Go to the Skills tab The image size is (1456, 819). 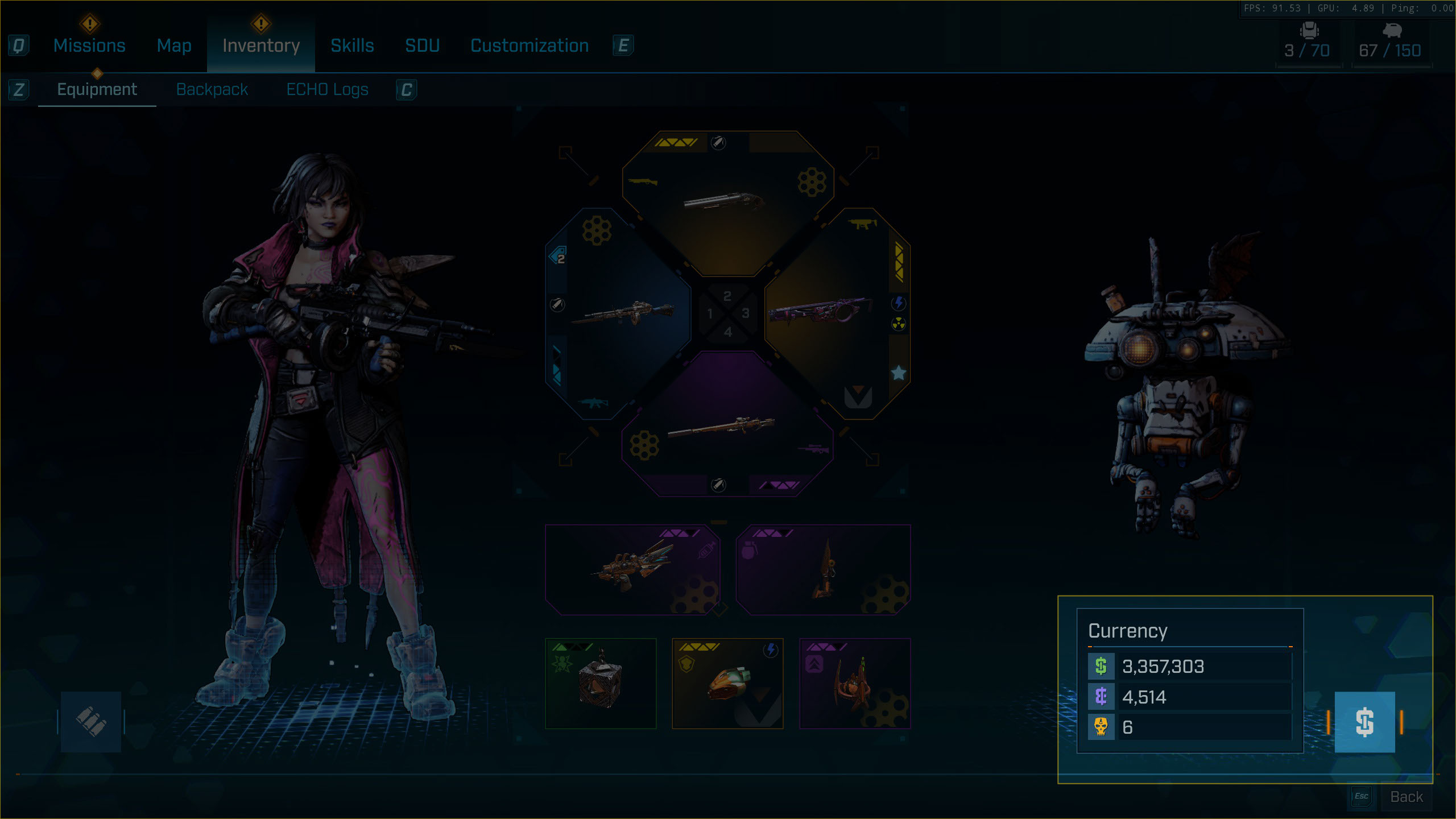[x=352, y=45]
